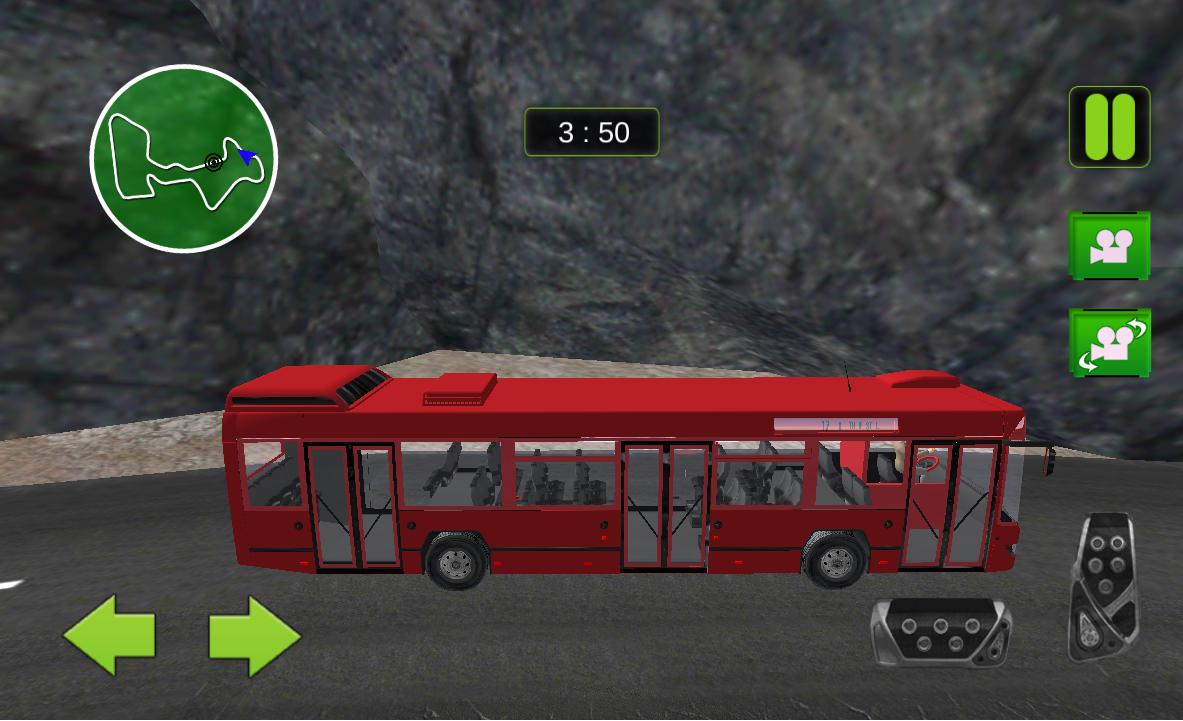Pause the game with the green button

tap(1109, 127)
